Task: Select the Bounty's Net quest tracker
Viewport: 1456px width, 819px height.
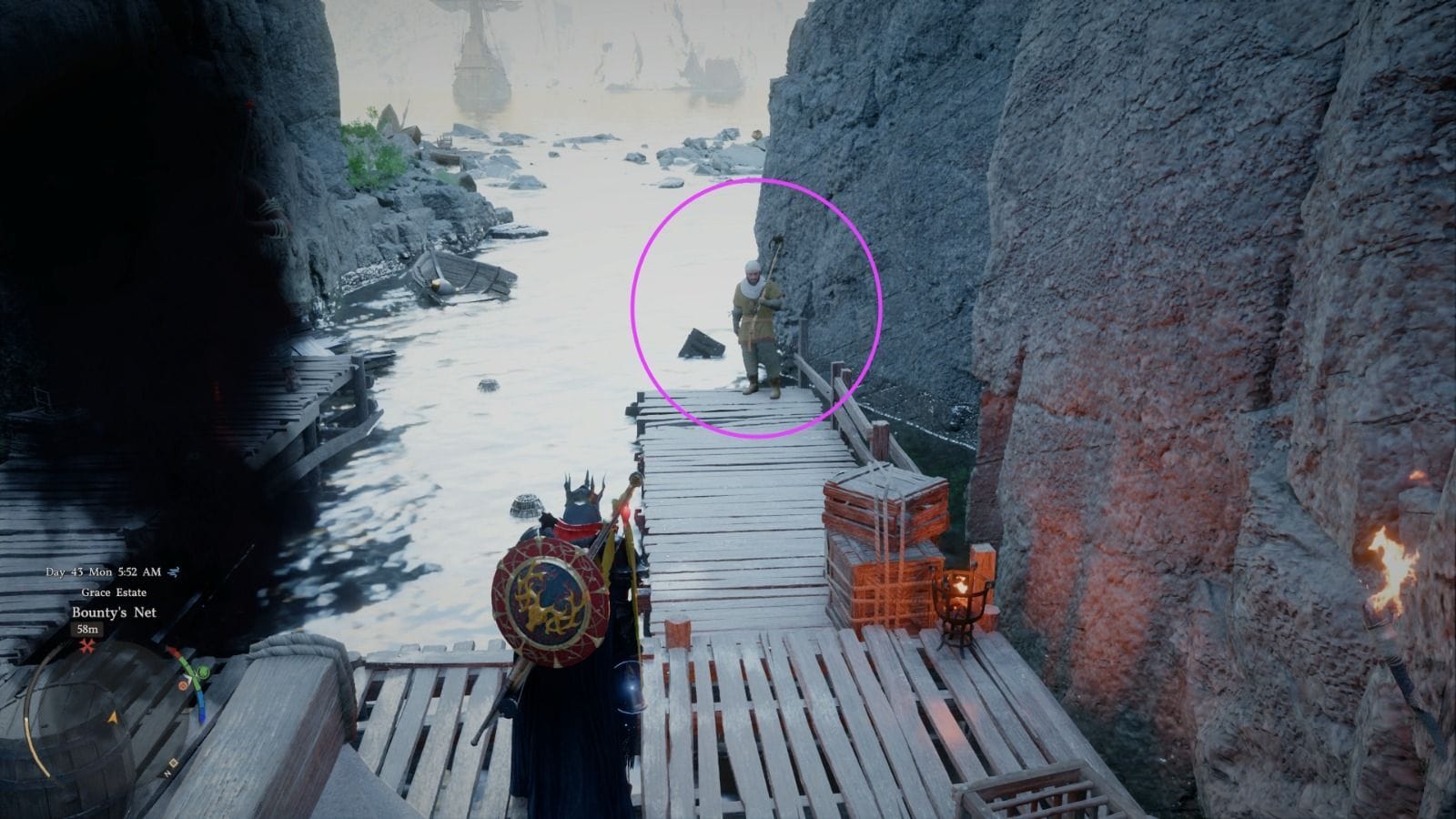Action: tap(114, 612)
